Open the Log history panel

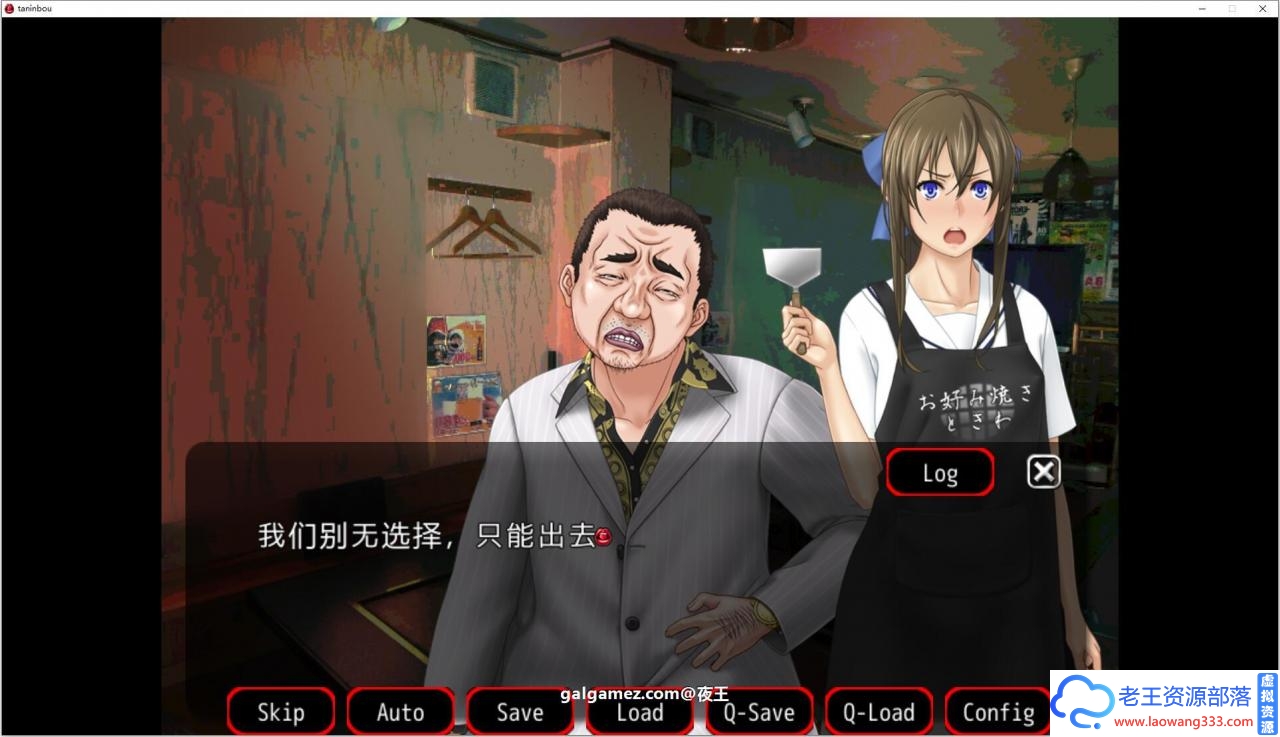click(x=939, y=471)
